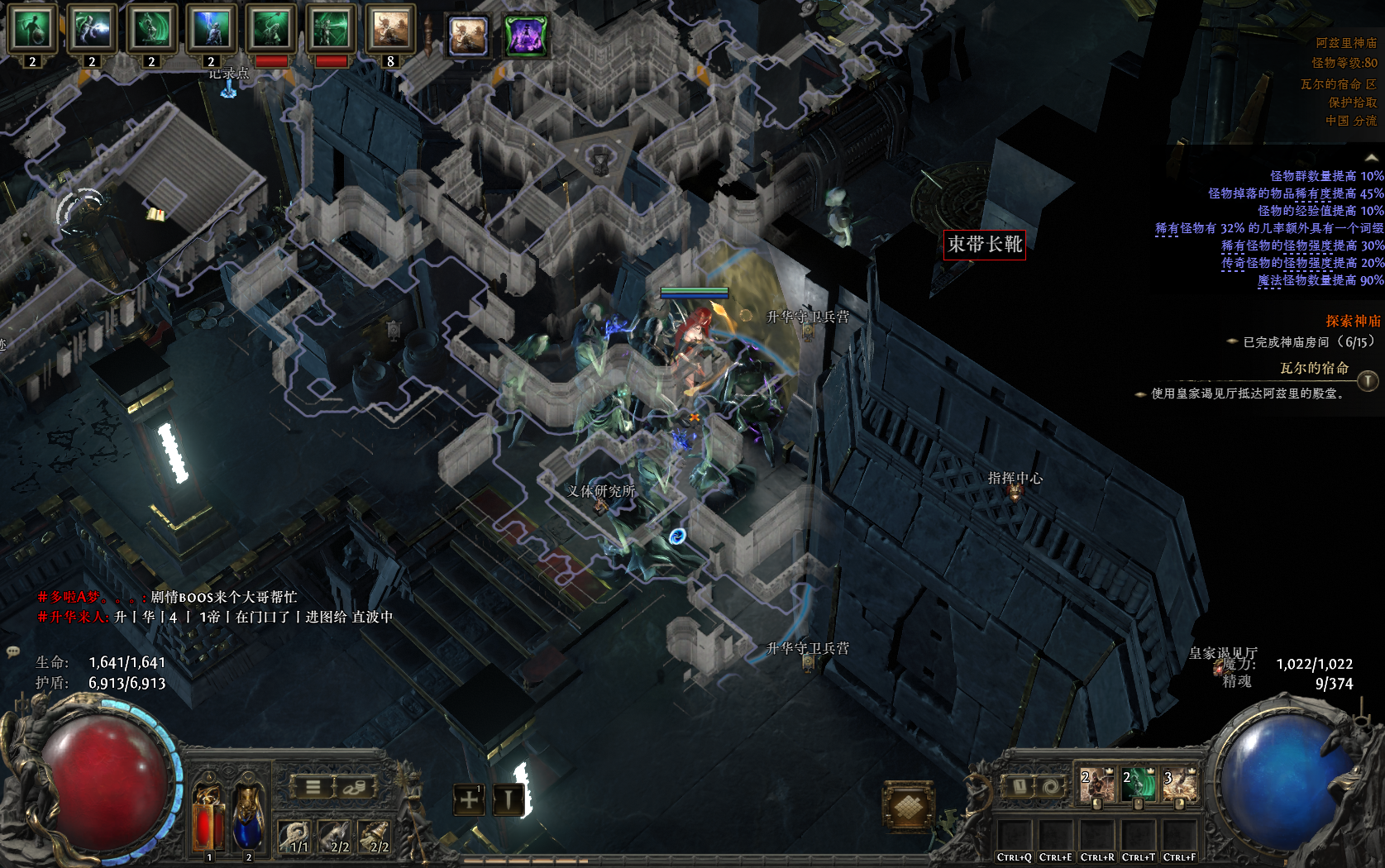The width and height of the screenshot is (1385, 868).
Task: Click the plus button with badge 1
Action: 469,799
